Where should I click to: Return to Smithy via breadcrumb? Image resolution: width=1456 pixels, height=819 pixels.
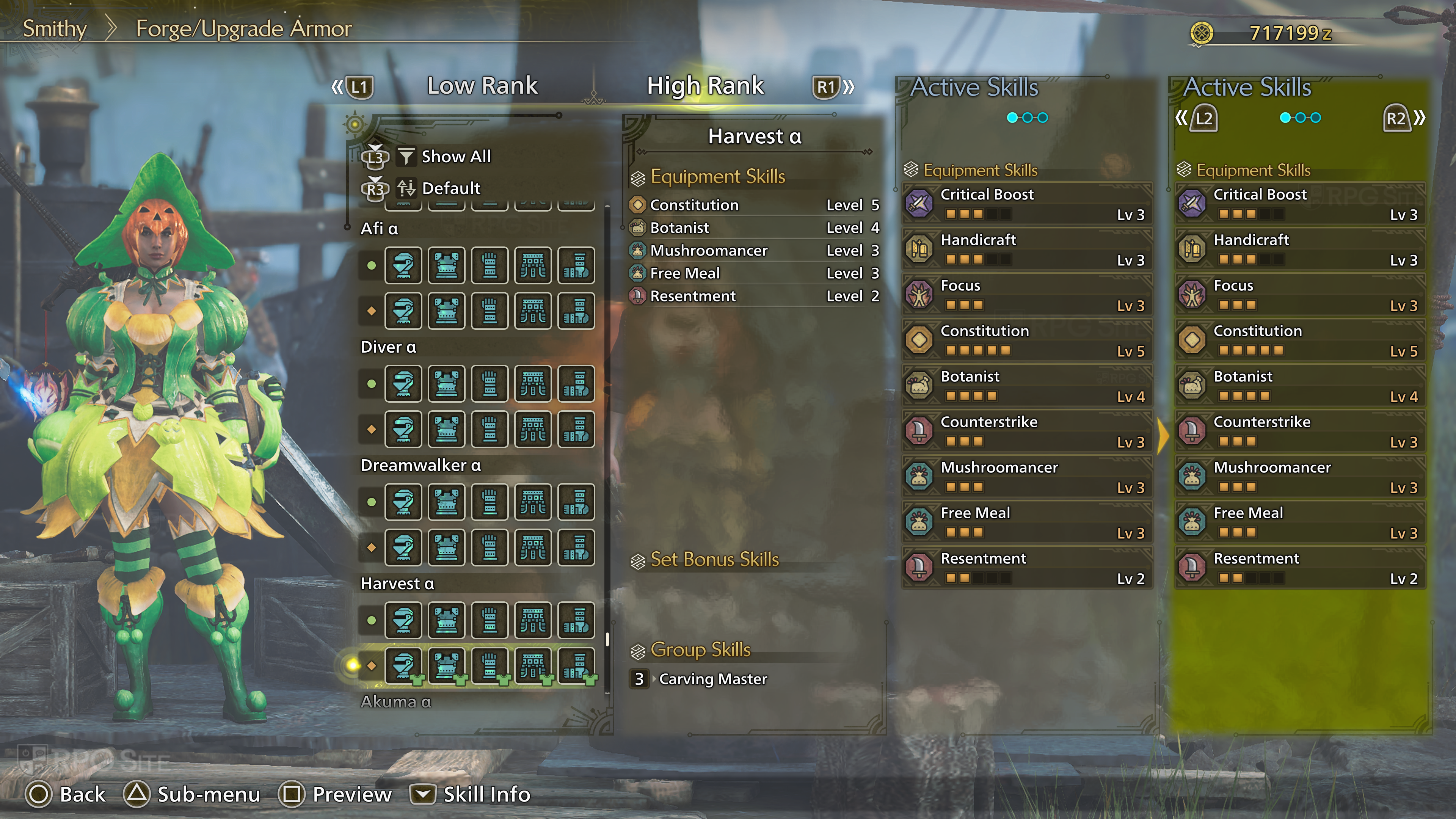tap(54, 29)
